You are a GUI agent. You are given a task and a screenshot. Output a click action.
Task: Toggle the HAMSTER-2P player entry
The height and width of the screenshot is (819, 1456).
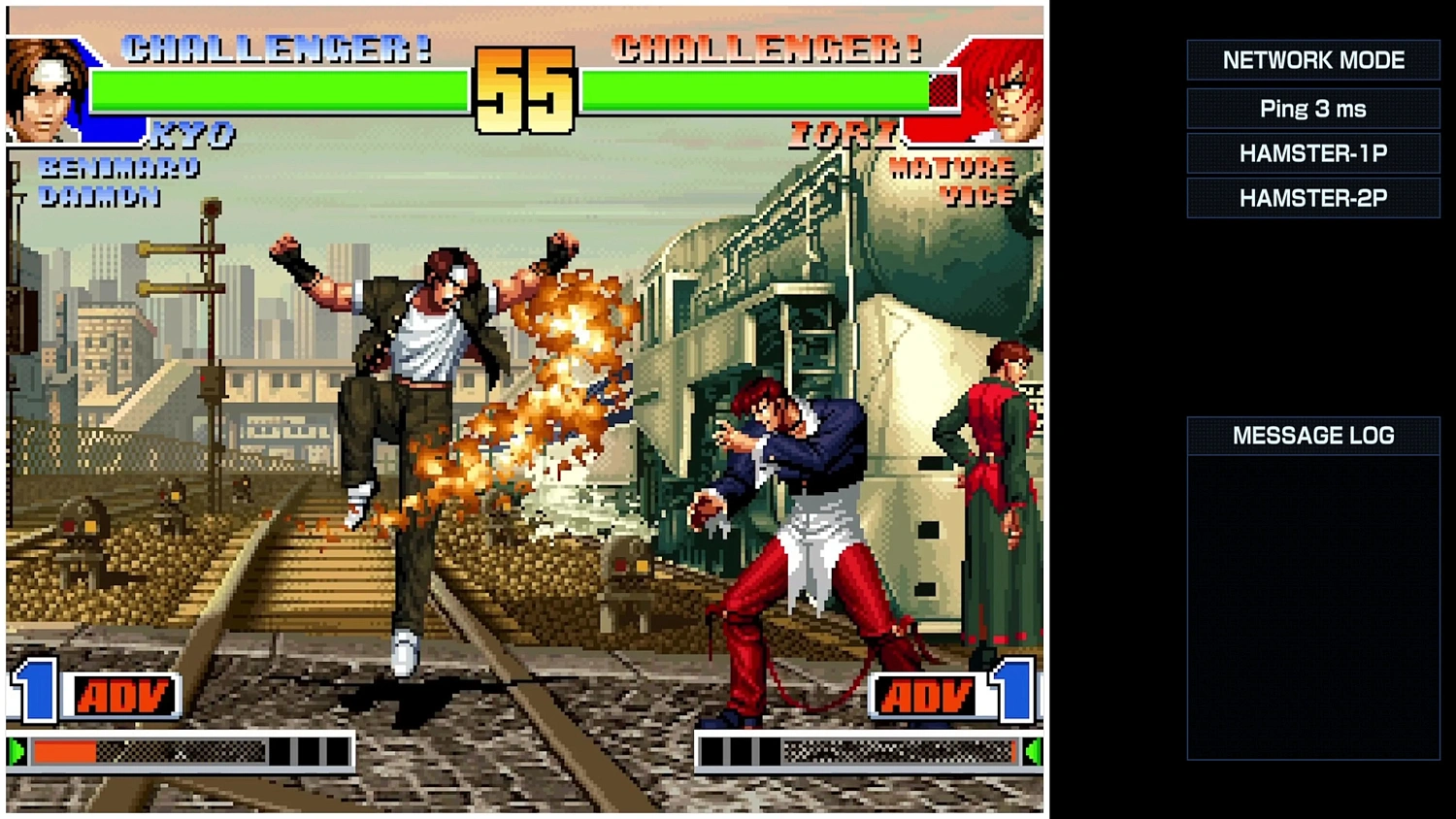[x=1312, y=198]
